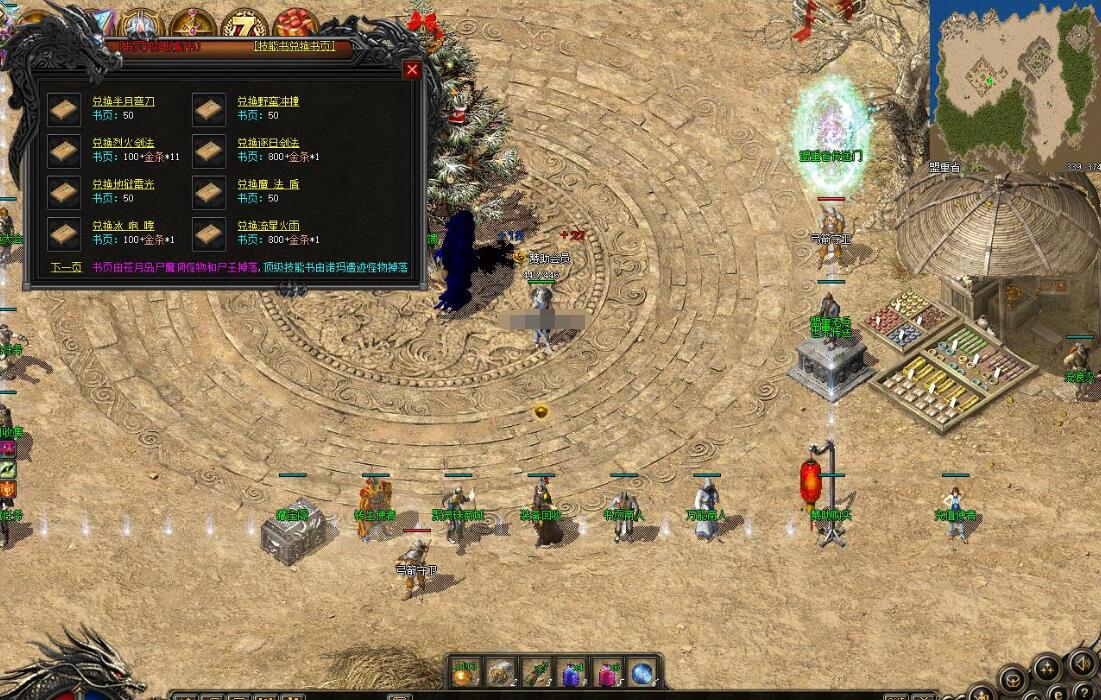The image size is (1101, 700).
Task: Select the 兑换野蛮冲撞 exchange link
Action: coord(268,101)
